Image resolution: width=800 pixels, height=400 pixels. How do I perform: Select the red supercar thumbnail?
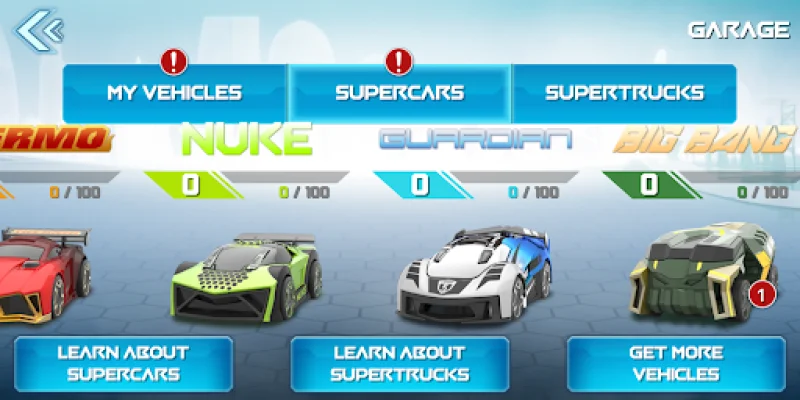click(40, 270)
